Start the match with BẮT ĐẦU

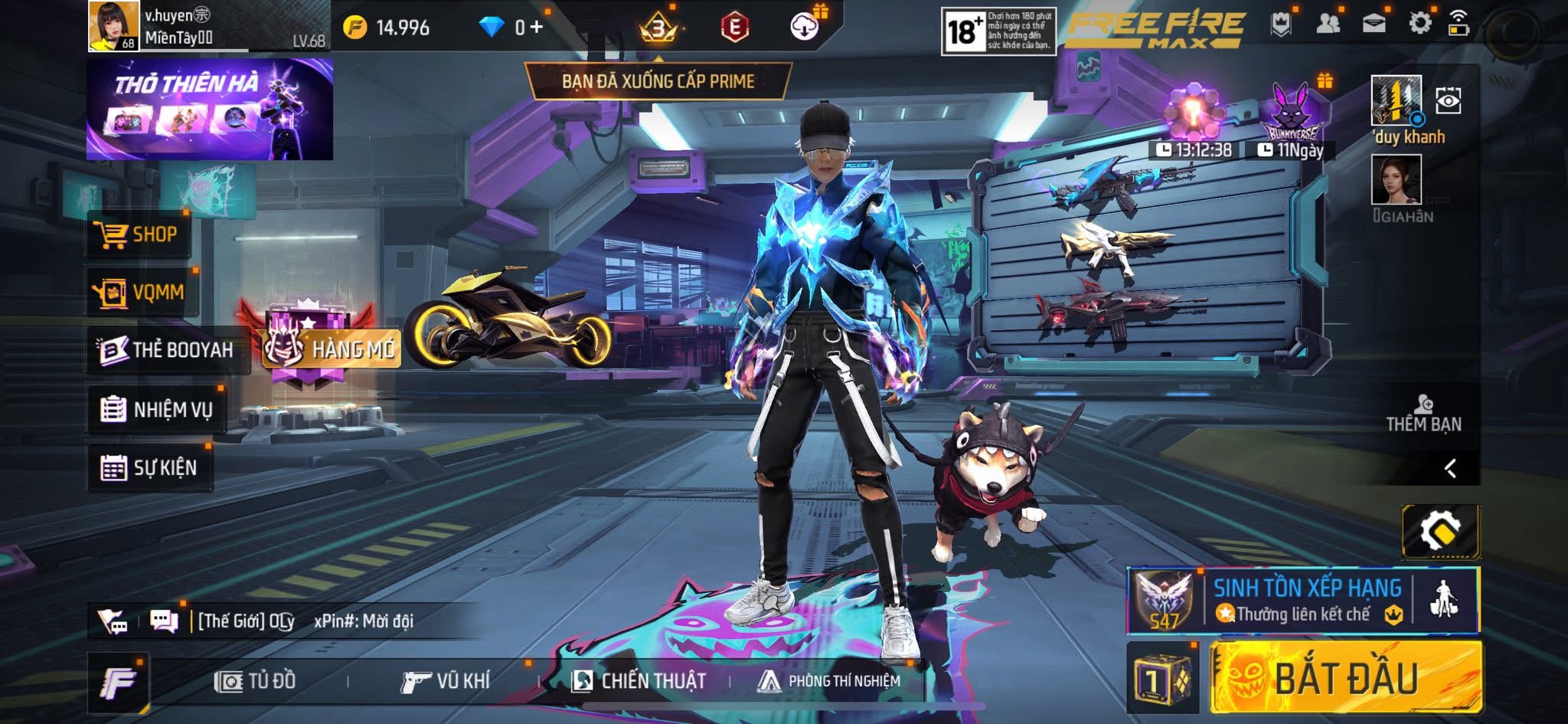[1346, 678]
